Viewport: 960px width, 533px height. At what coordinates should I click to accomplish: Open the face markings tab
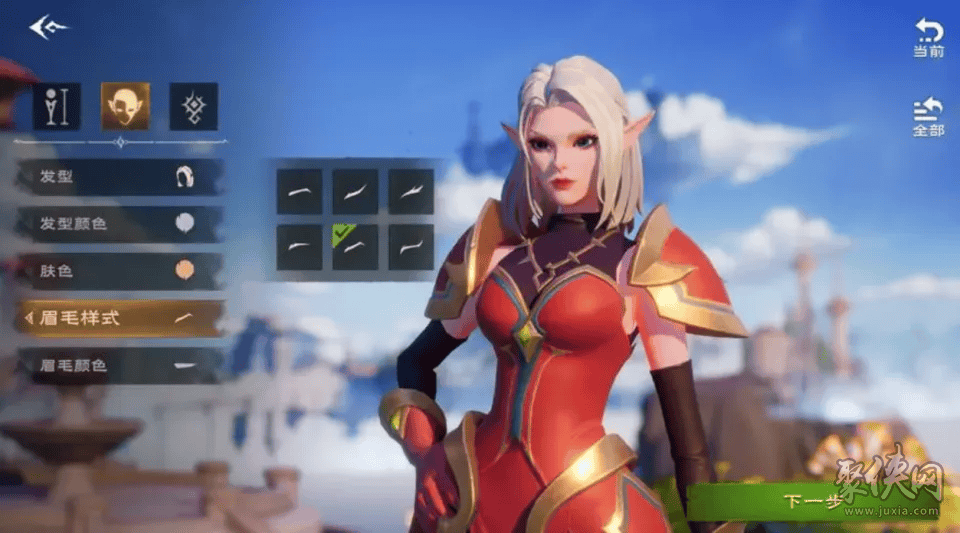coord(193,106)
